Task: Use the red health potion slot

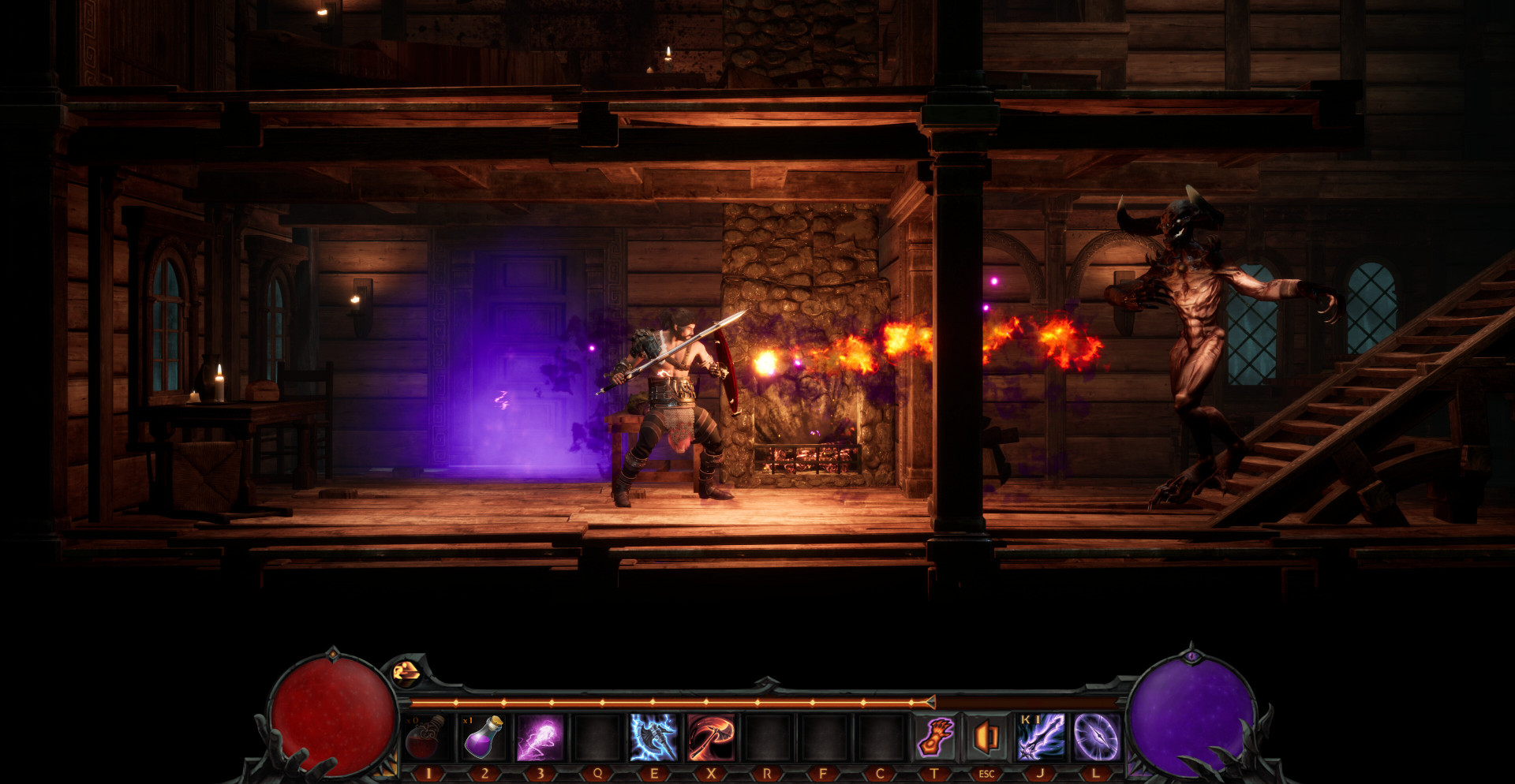Action: coord(426,737)
